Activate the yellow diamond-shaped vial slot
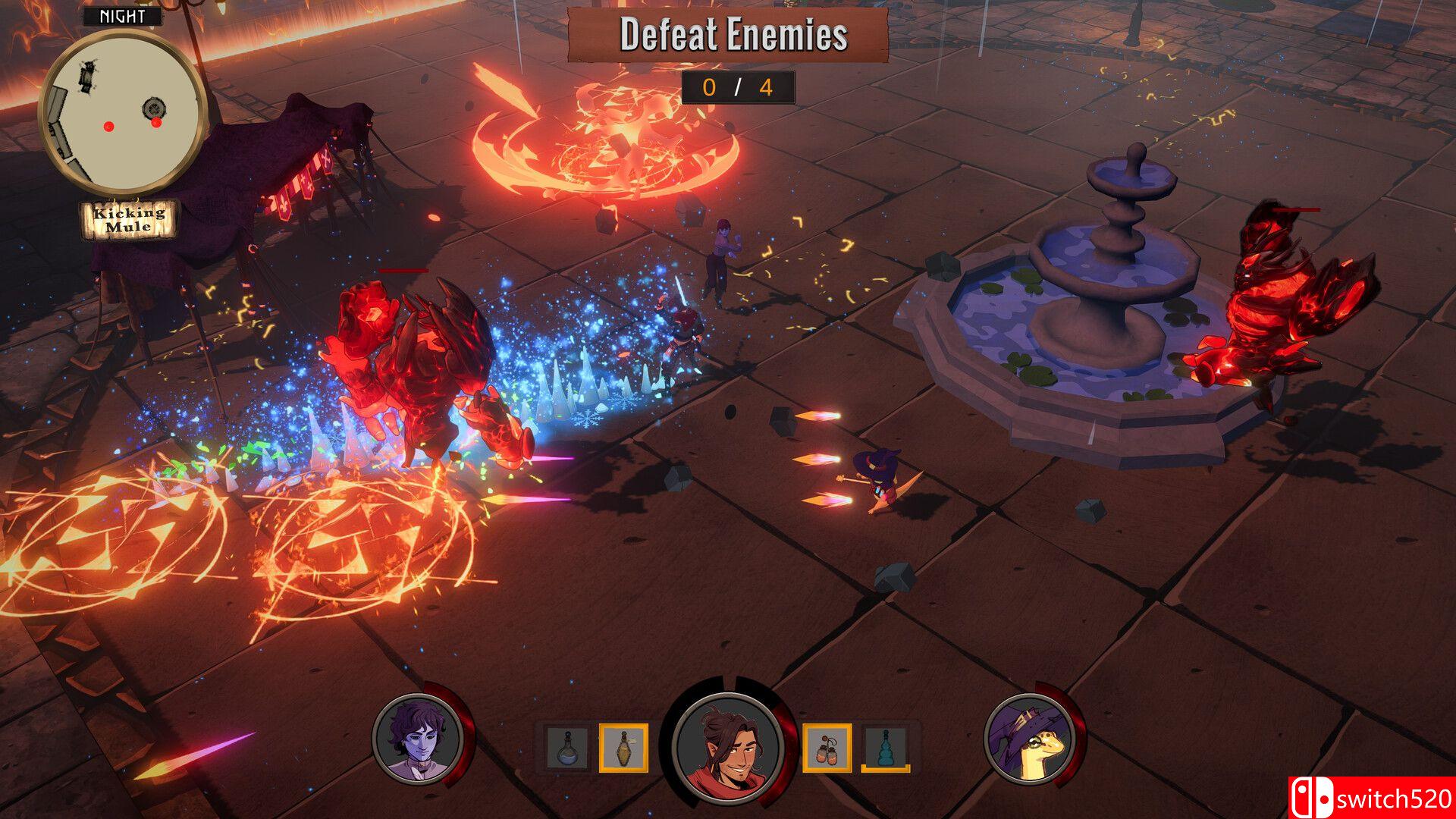This screenshot has width=1456, height=819. [x=623, y=748]
